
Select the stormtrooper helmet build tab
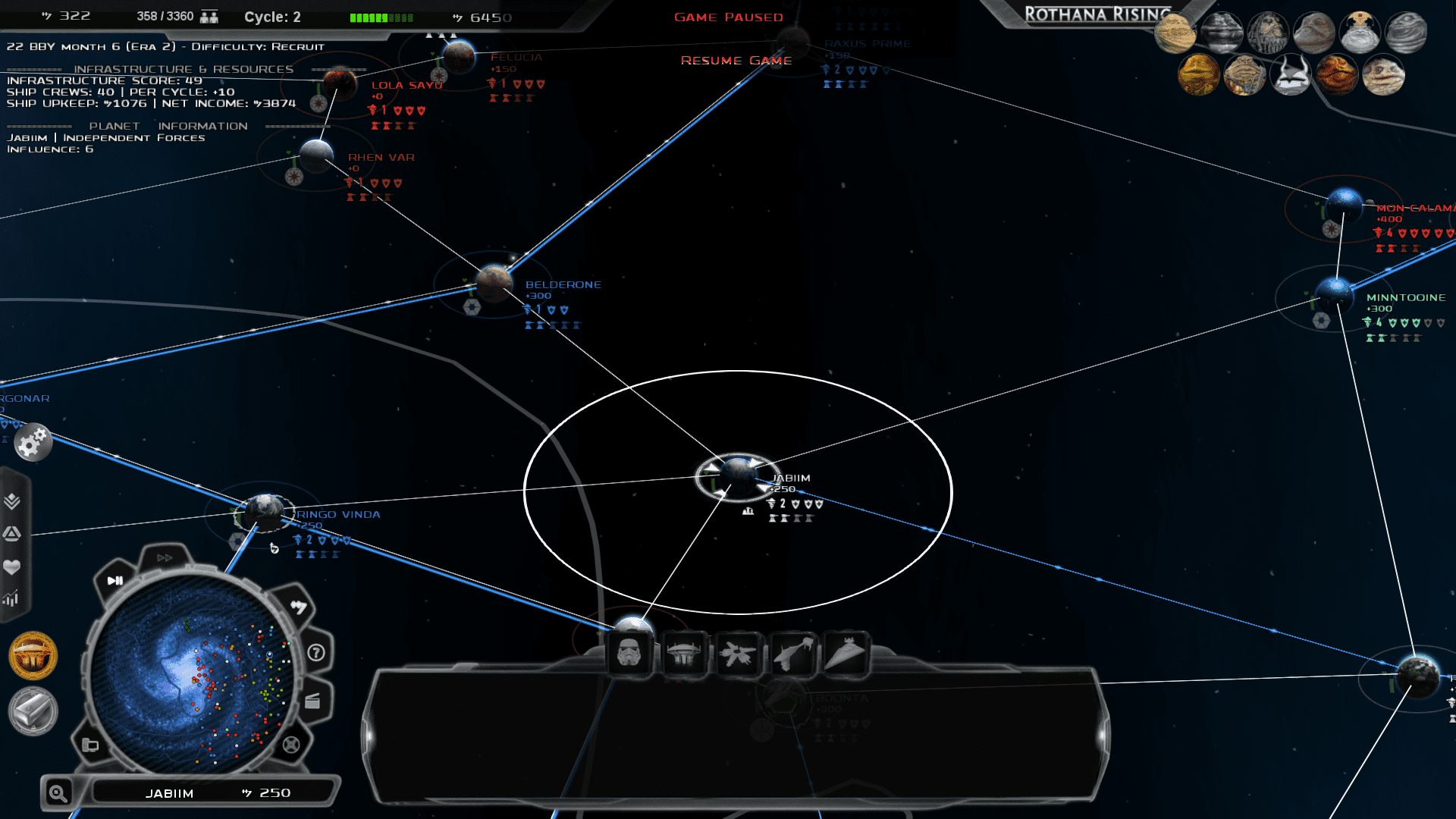point(629,653)
